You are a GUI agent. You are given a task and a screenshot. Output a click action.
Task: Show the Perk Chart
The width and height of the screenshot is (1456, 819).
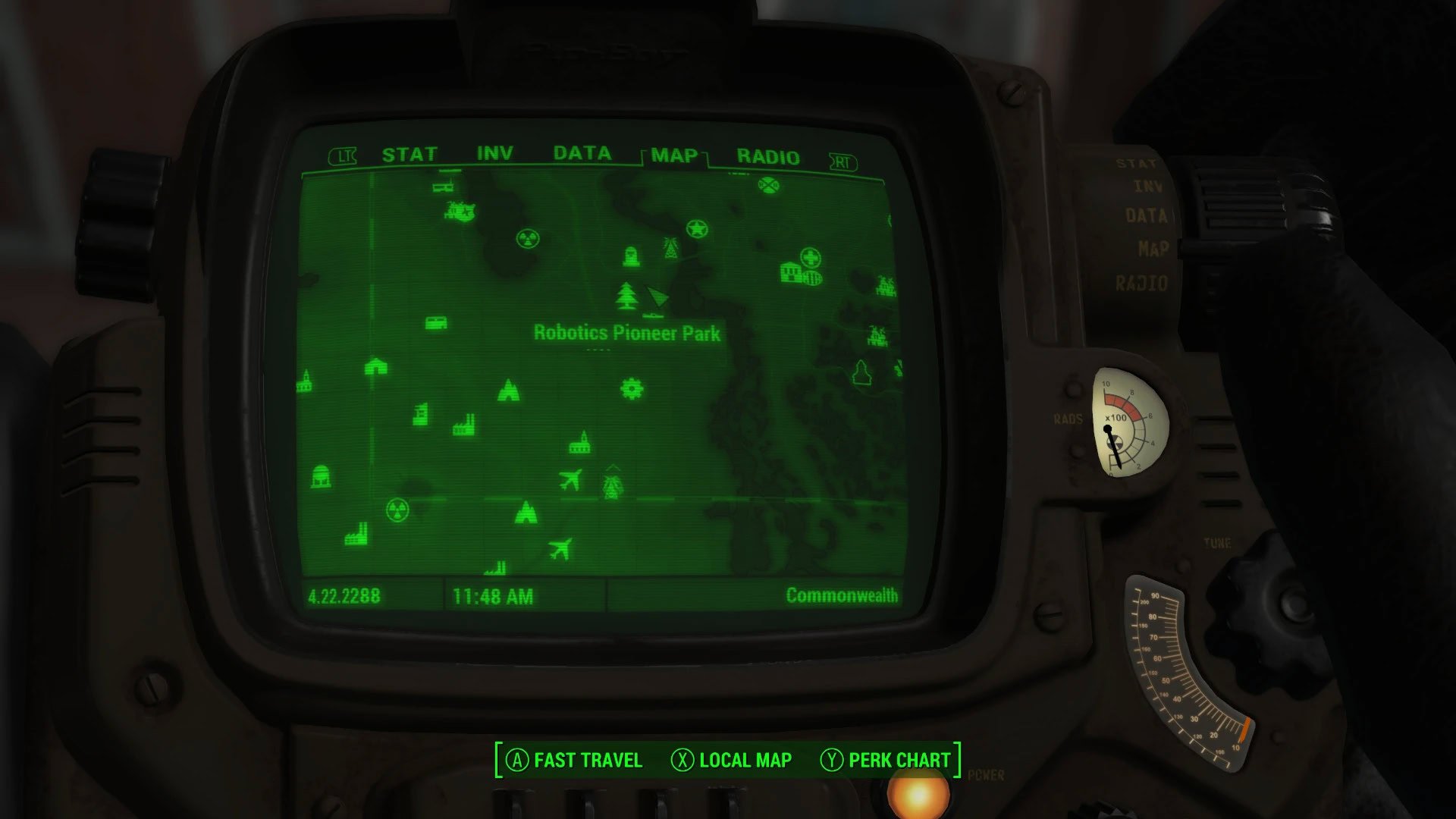pos(885,760)
